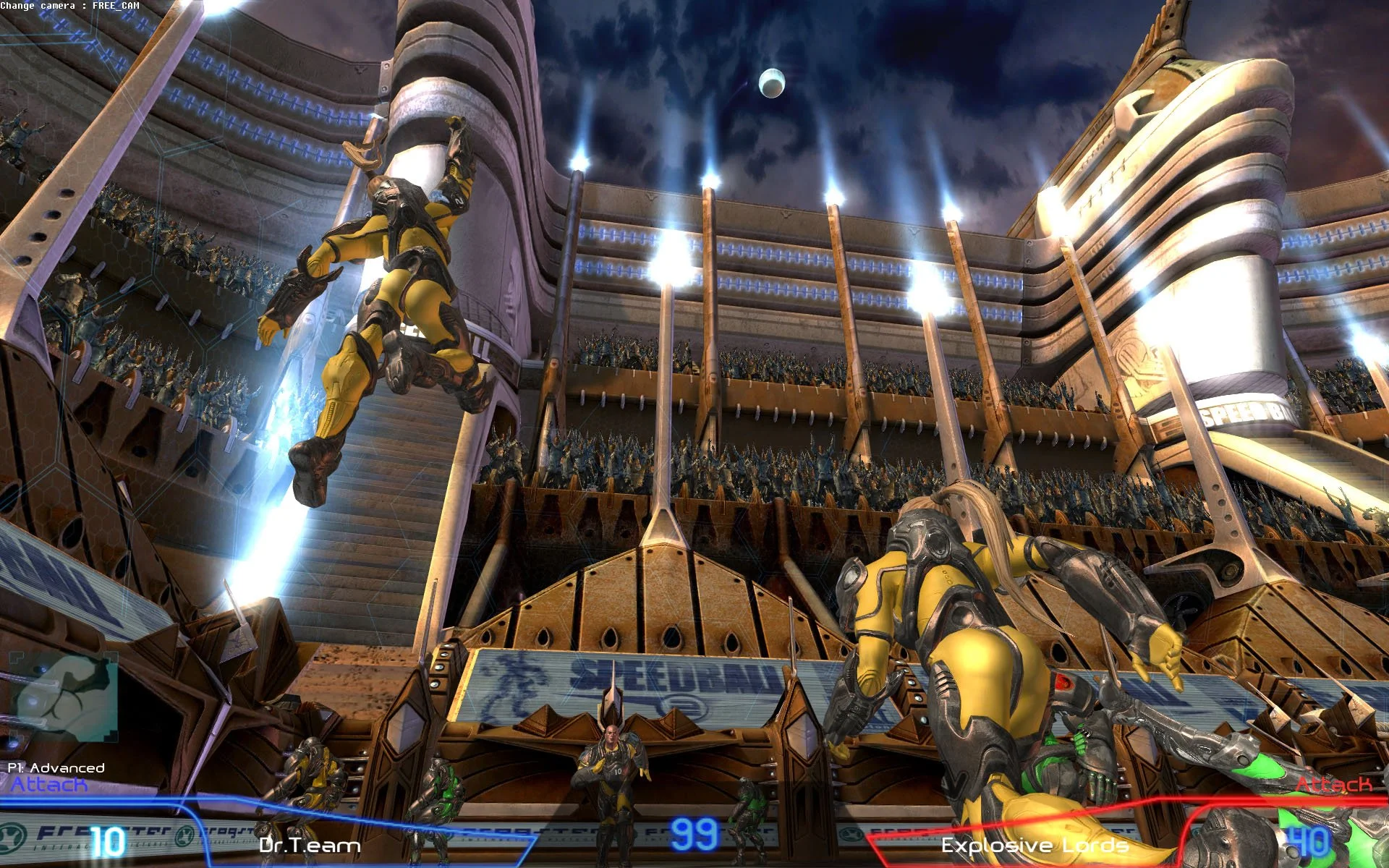Click the Dr.T.eam team name banner

coord(310,846)
